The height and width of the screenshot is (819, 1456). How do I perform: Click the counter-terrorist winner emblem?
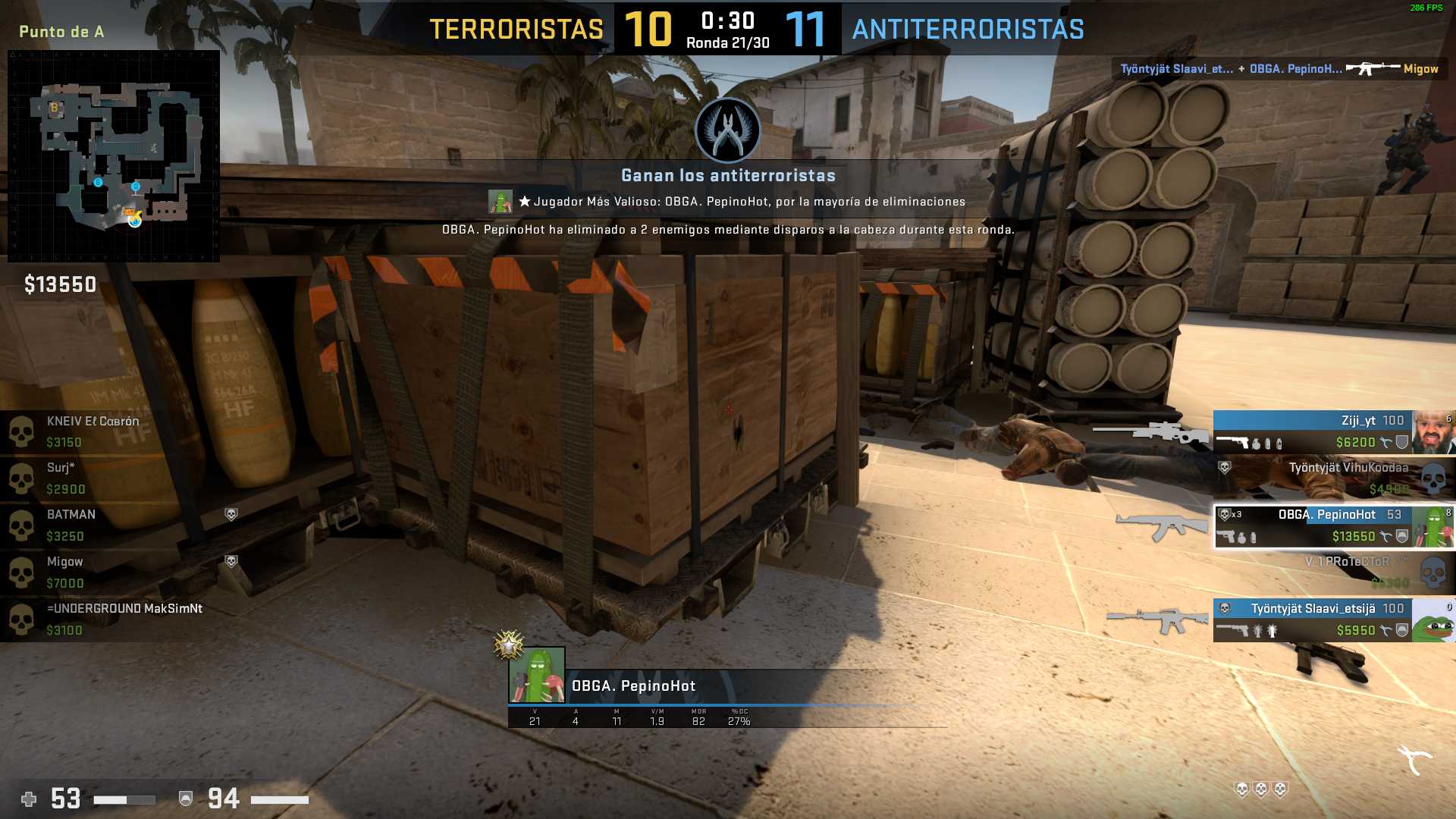point(728,130)
